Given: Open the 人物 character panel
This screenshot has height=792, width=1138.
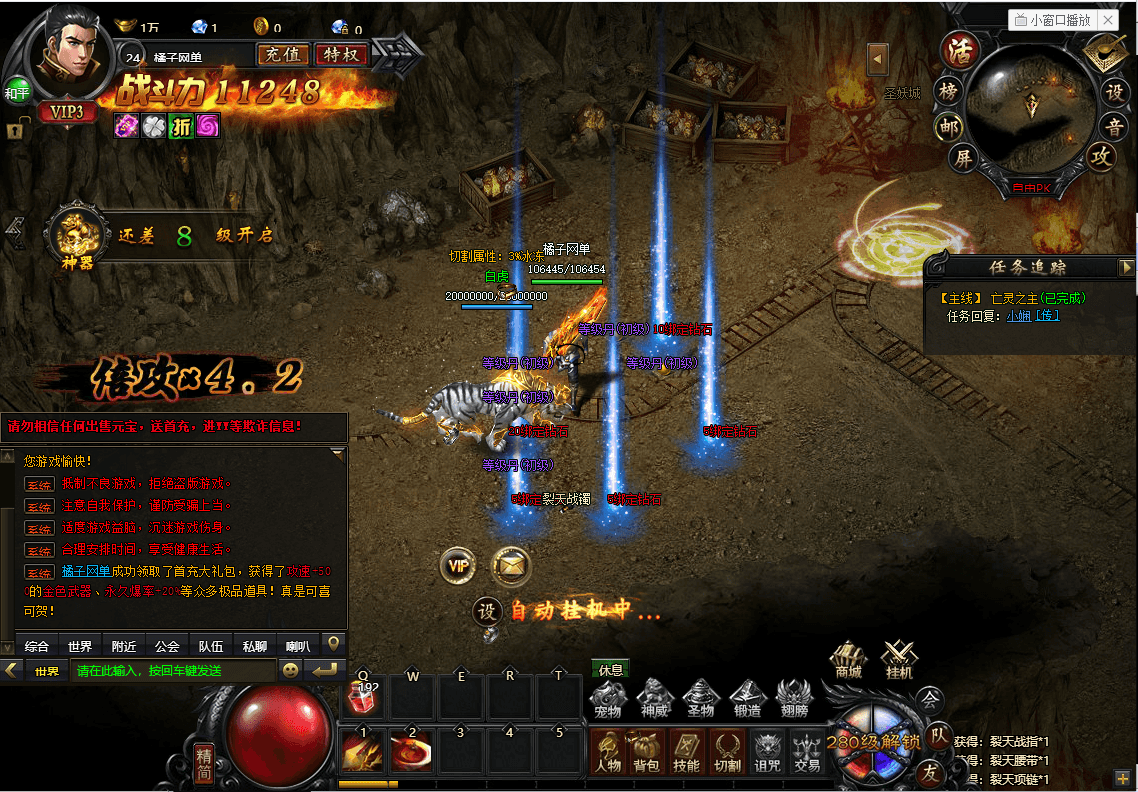Looking at the screenshot, I should point(607,752).
